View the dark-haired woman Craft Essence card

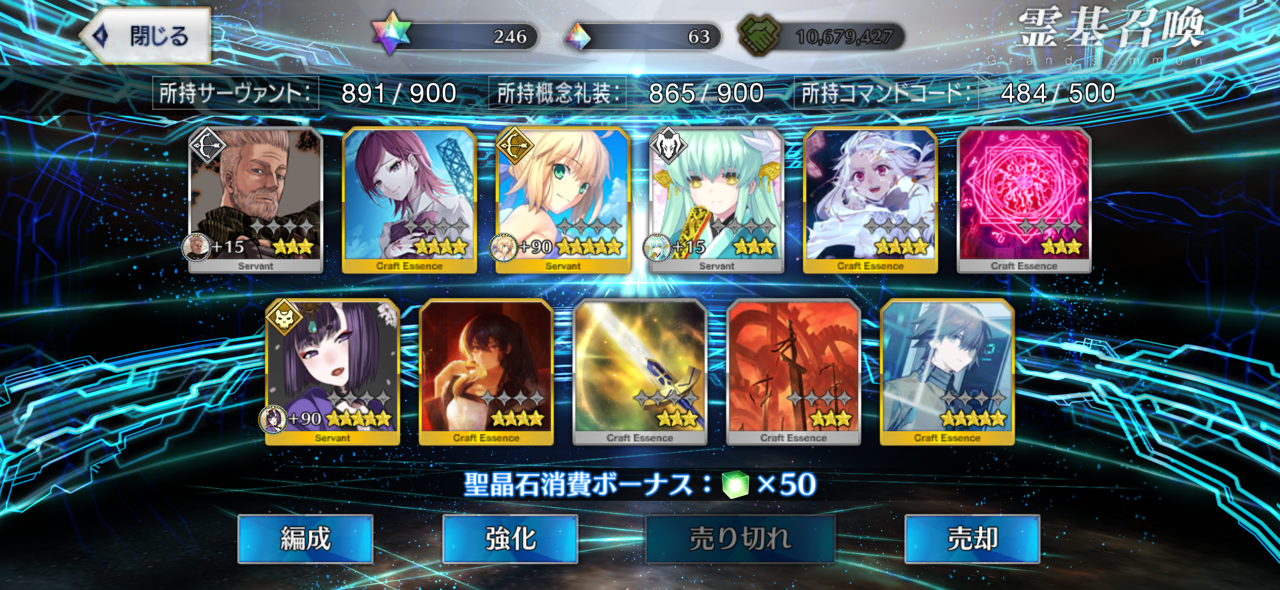coord(486,371)
